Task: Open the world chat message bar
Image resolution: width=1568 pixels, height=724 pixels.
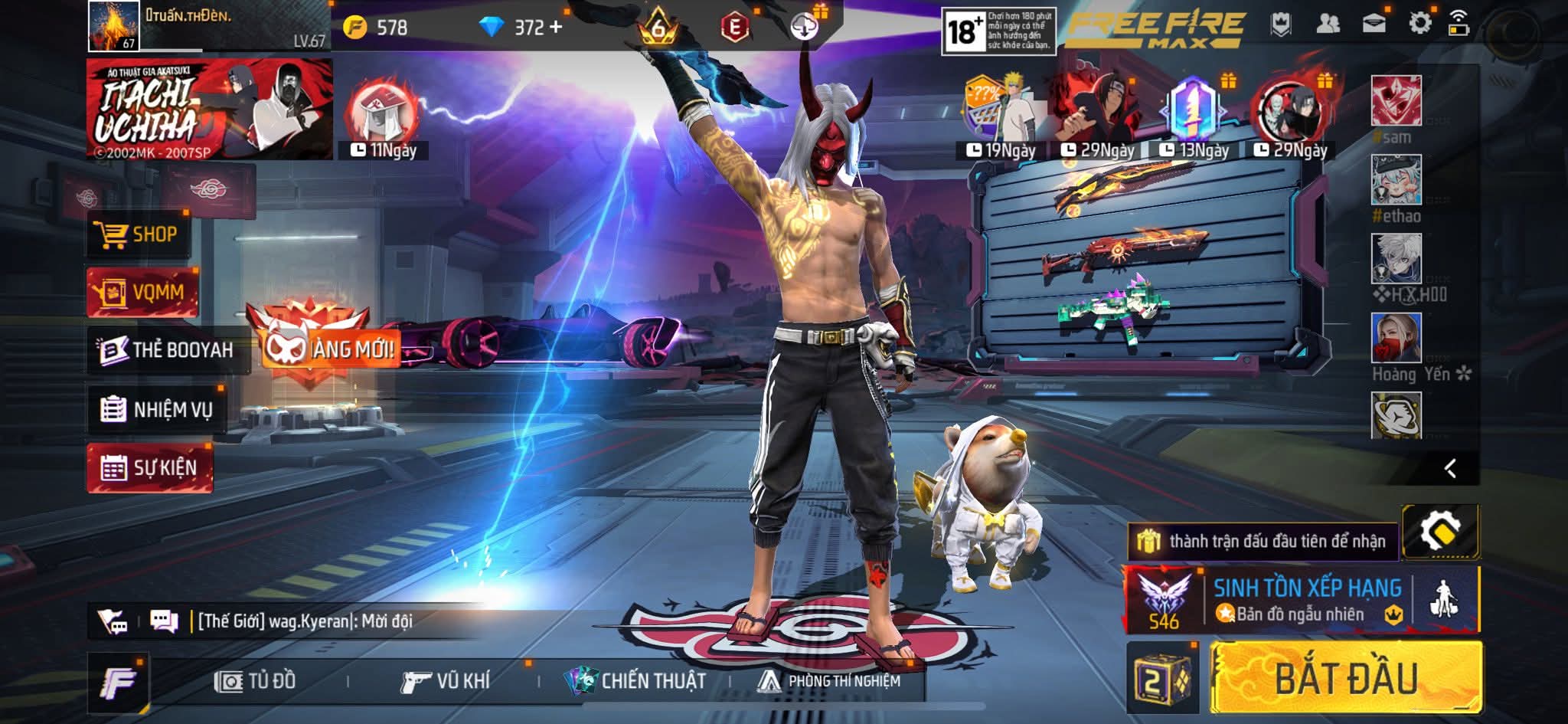Action: (306, 621)
